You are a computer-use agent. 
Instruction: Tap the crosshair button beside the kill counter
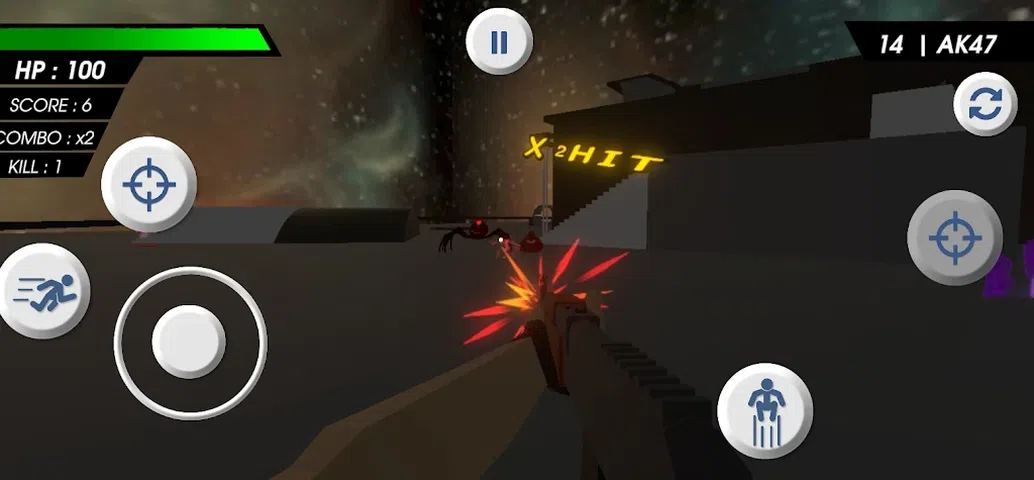pos(149,185)
